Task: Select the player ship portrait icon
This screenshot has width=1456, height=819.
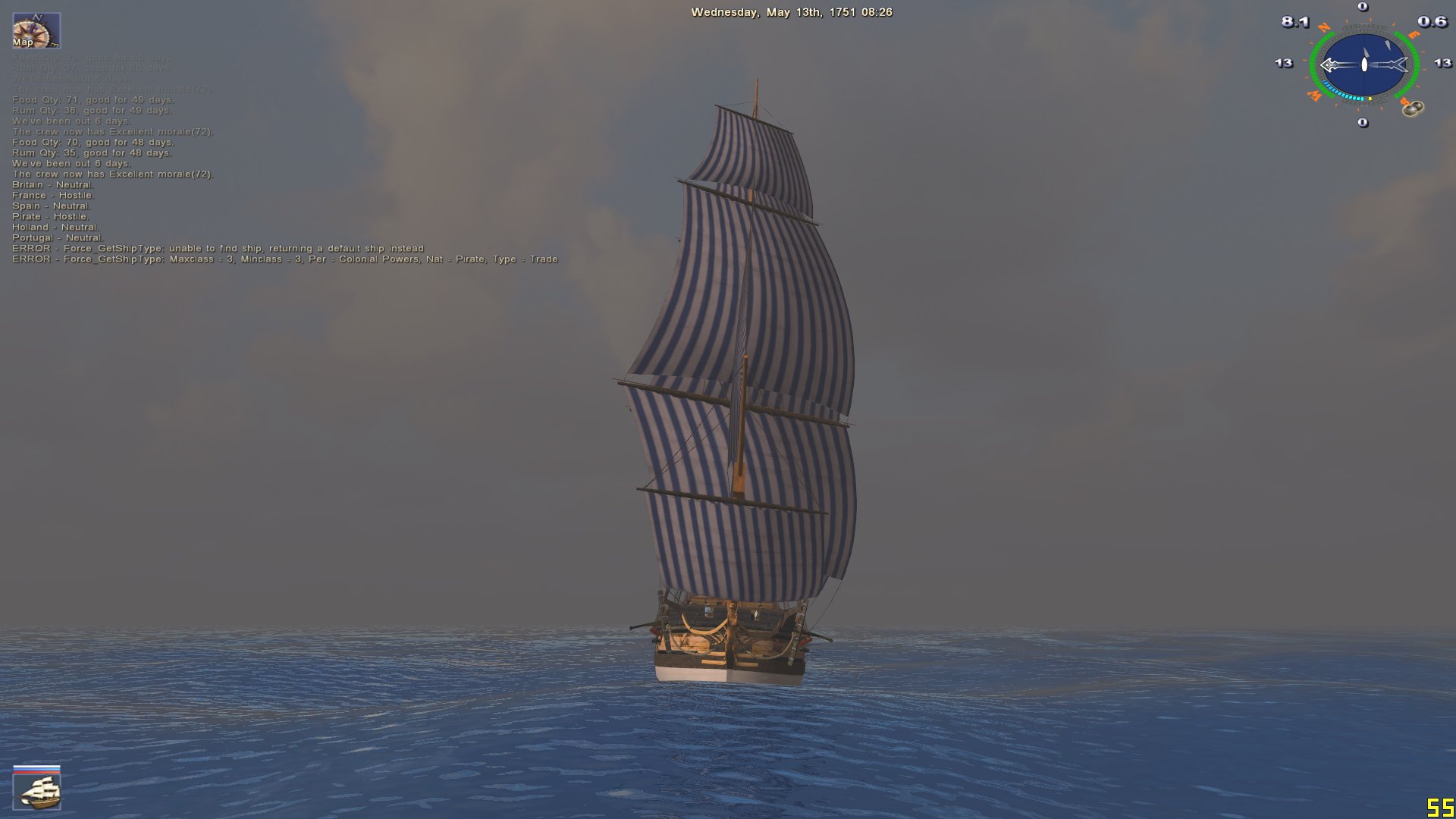Action: (37, 791)
